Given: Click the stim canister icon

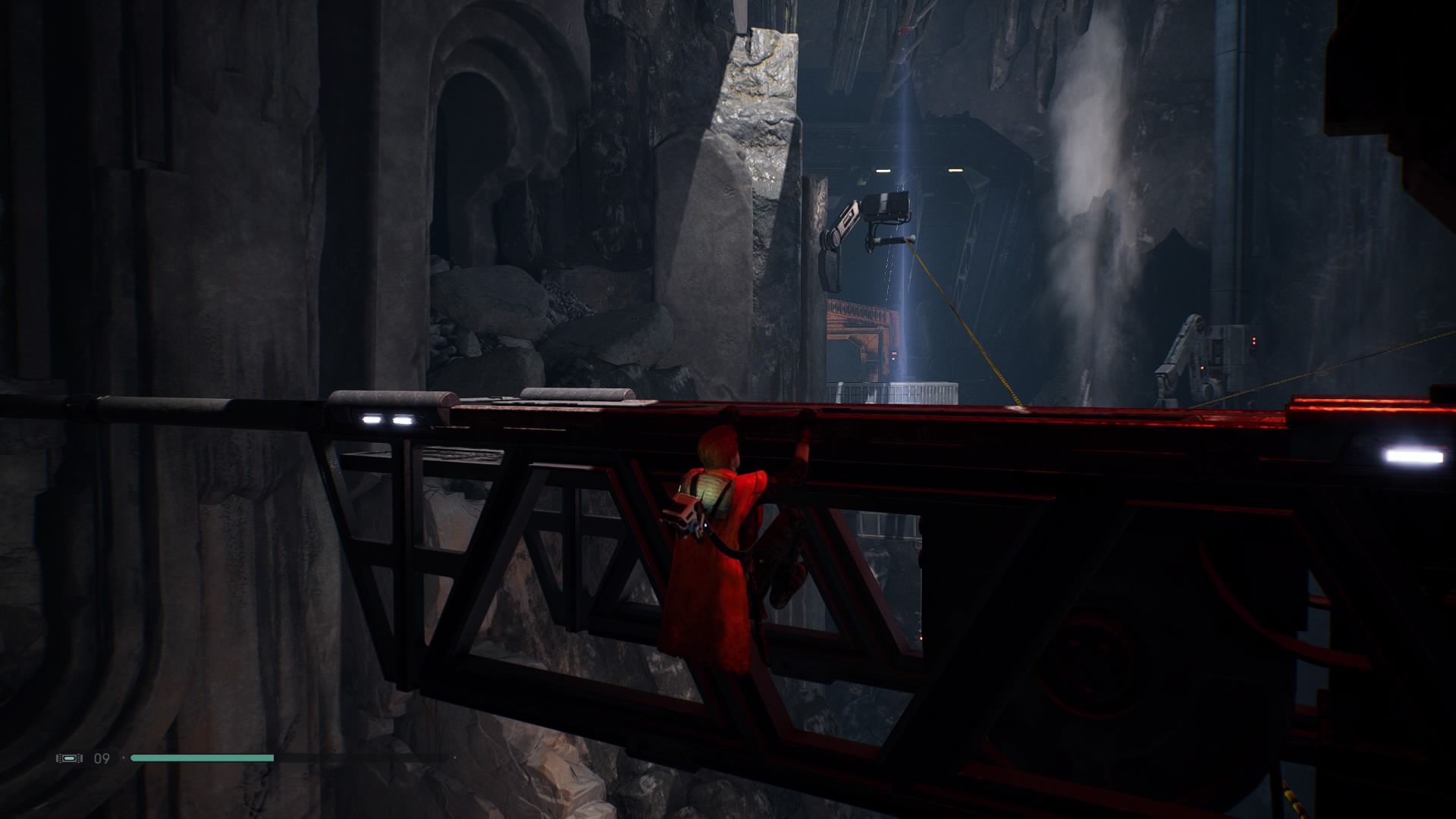Looking at the screenshot, I should tap(69, 758).
